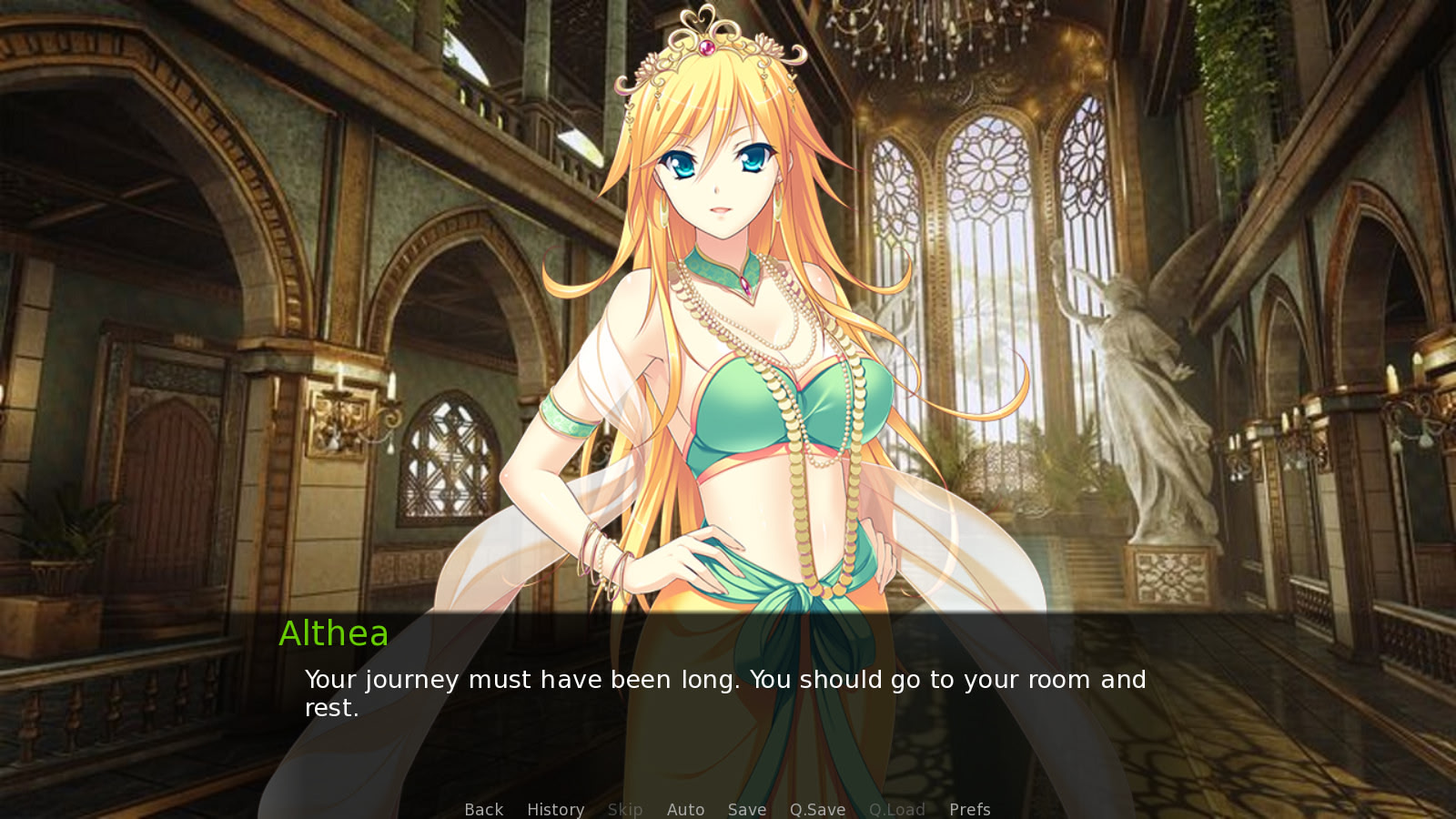Open the Prefs menu

click(969, 809)
